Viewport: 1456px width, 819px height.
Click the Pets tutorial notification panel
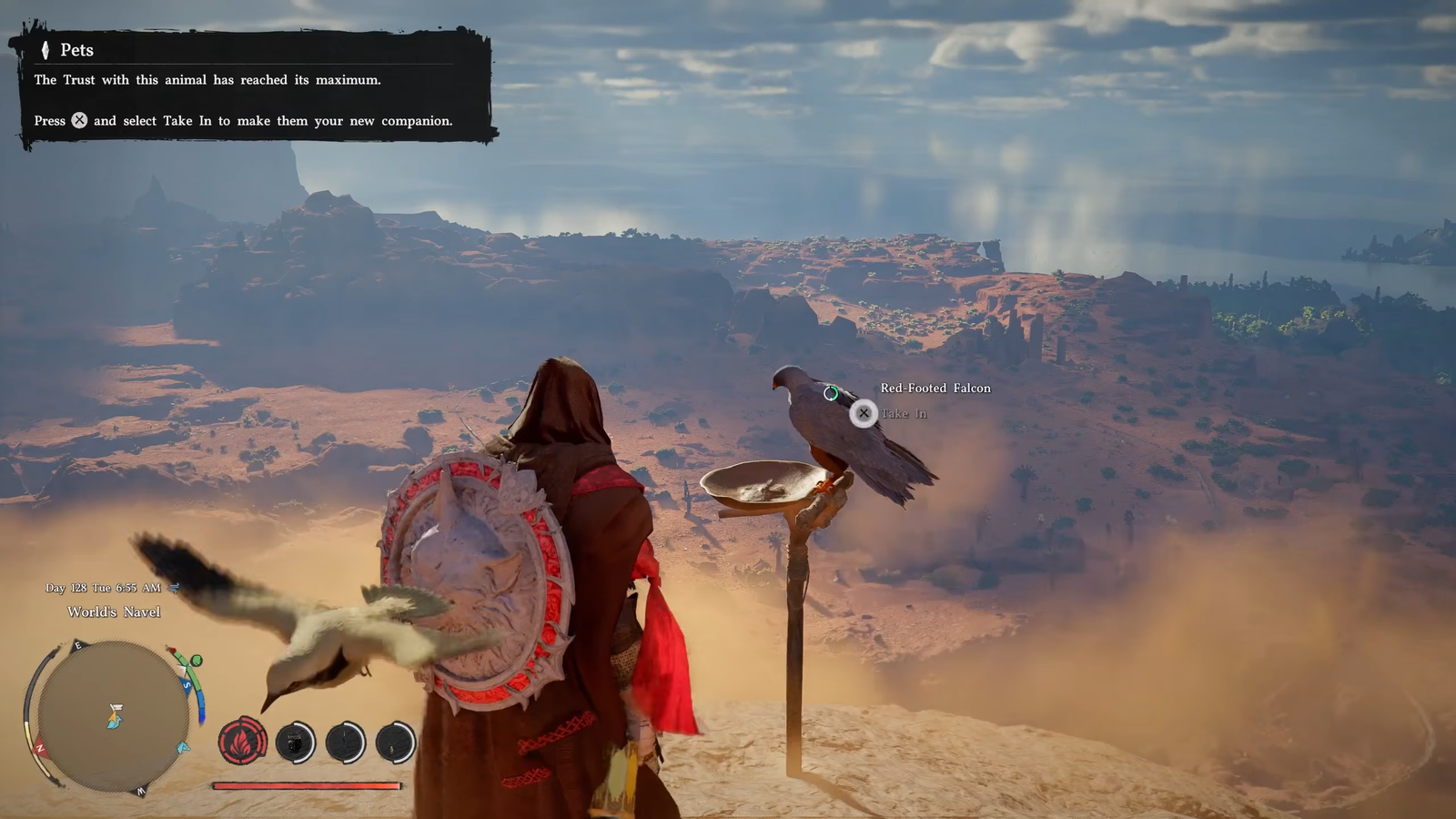click(x=252, y=88)
